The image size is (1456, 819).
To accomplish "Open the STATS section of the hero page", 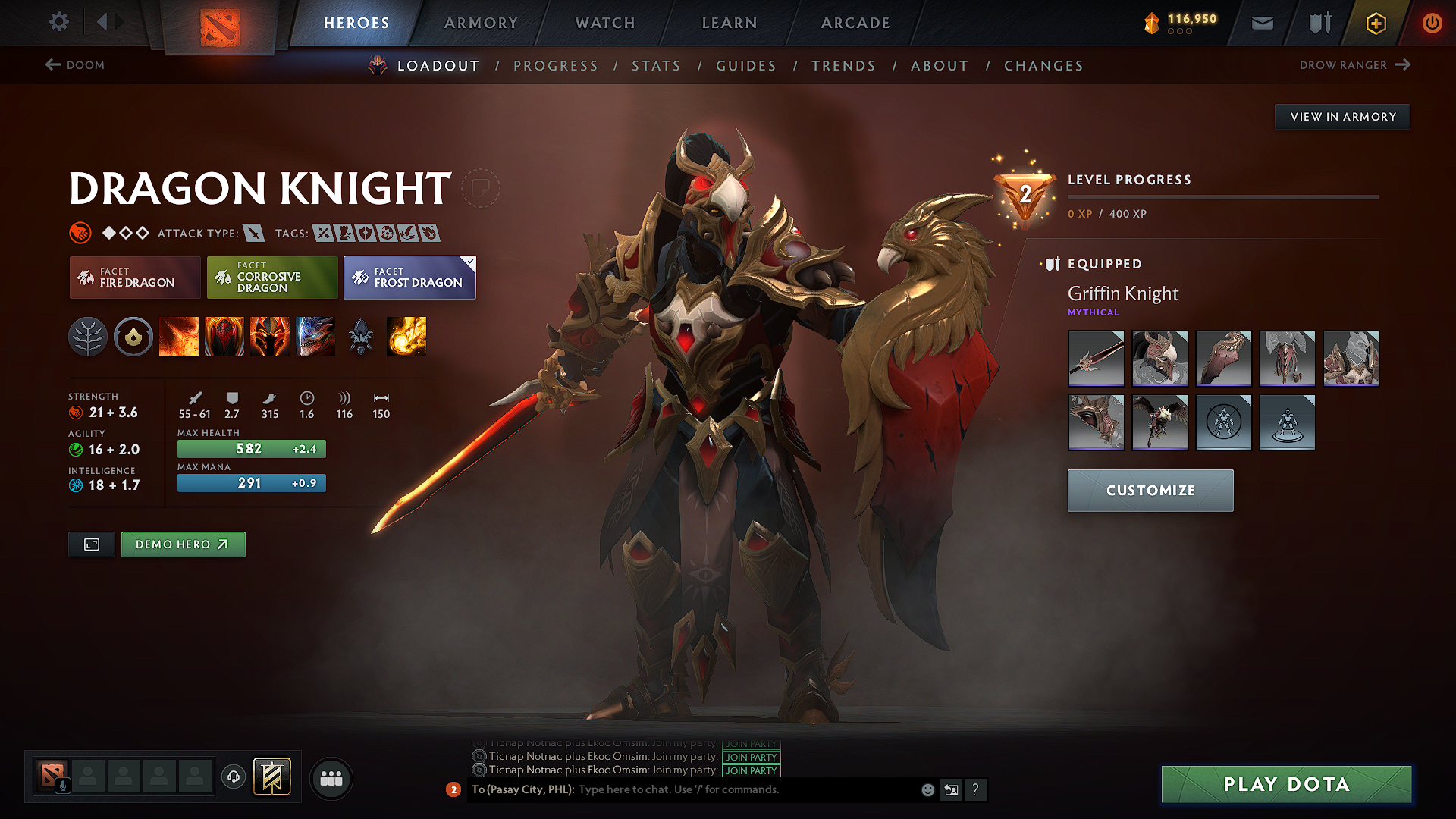I will click(656, 66).
